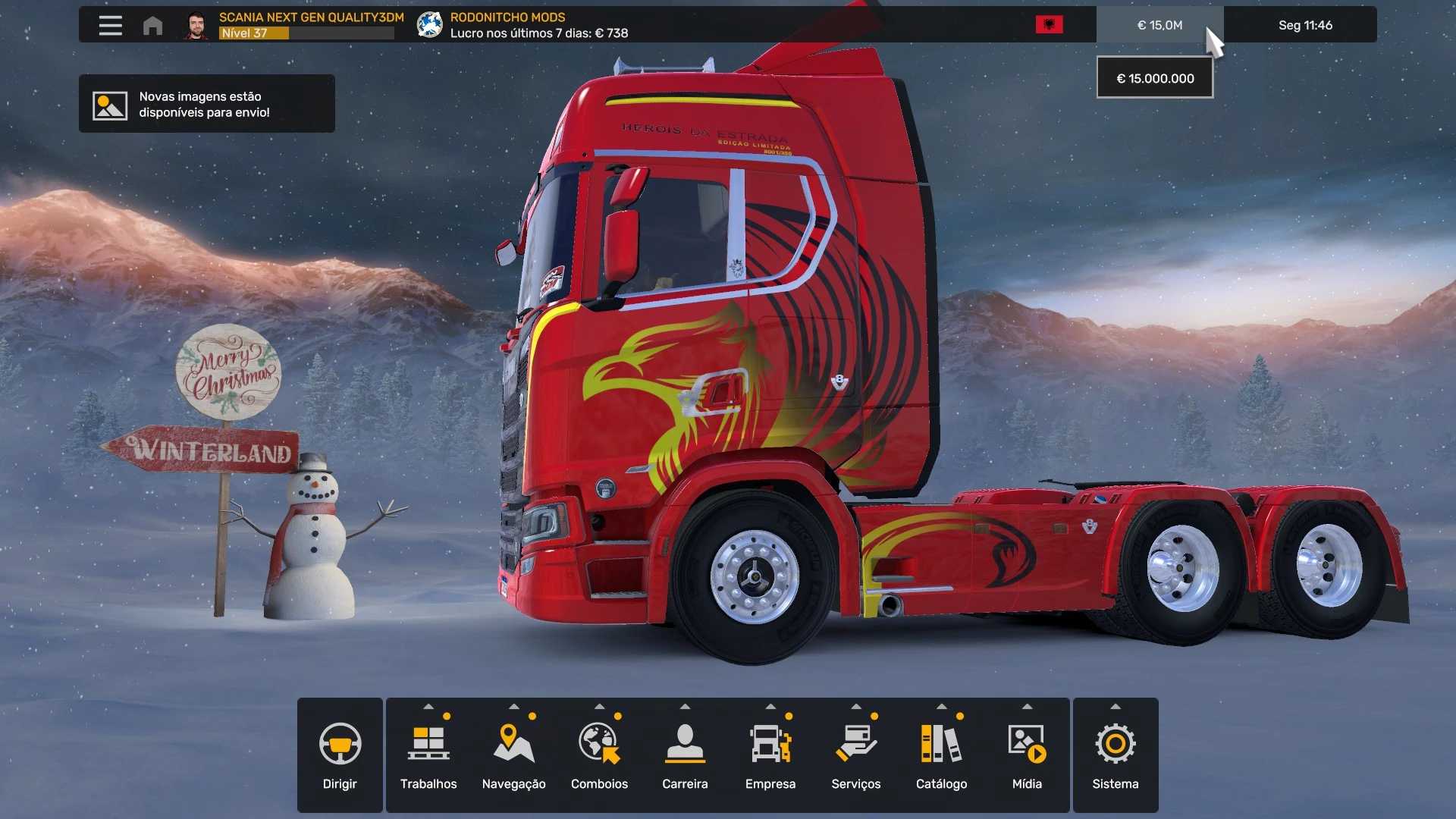The height and width of the screenshot is (819, 1456).
Task: Open the Trabalhos job menu
Action: tap(428, 755)
